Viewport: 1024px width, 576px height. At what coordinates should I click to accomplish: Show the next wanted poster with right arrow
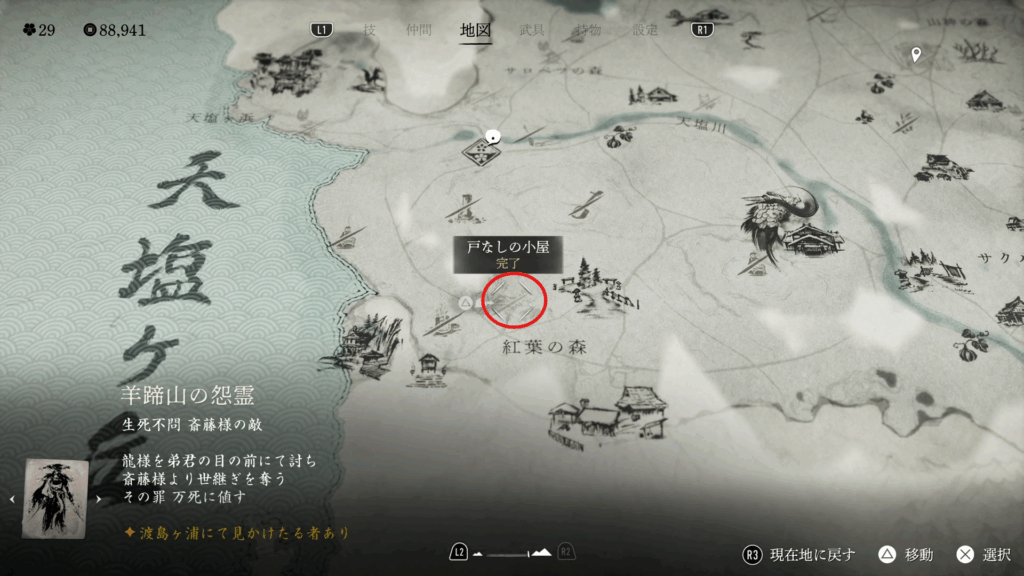pos(99,498)
